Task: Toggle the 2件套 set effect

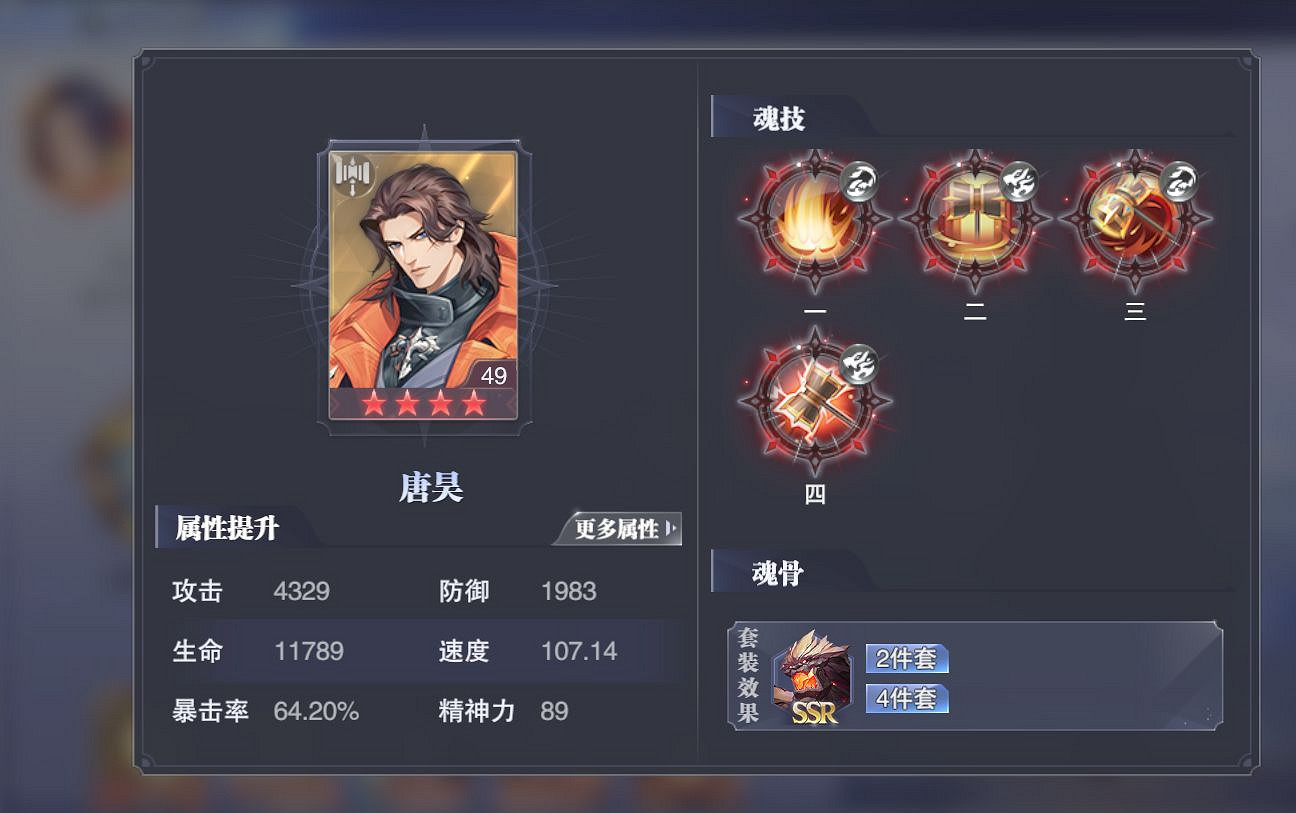Action: [x=905, y=658]
